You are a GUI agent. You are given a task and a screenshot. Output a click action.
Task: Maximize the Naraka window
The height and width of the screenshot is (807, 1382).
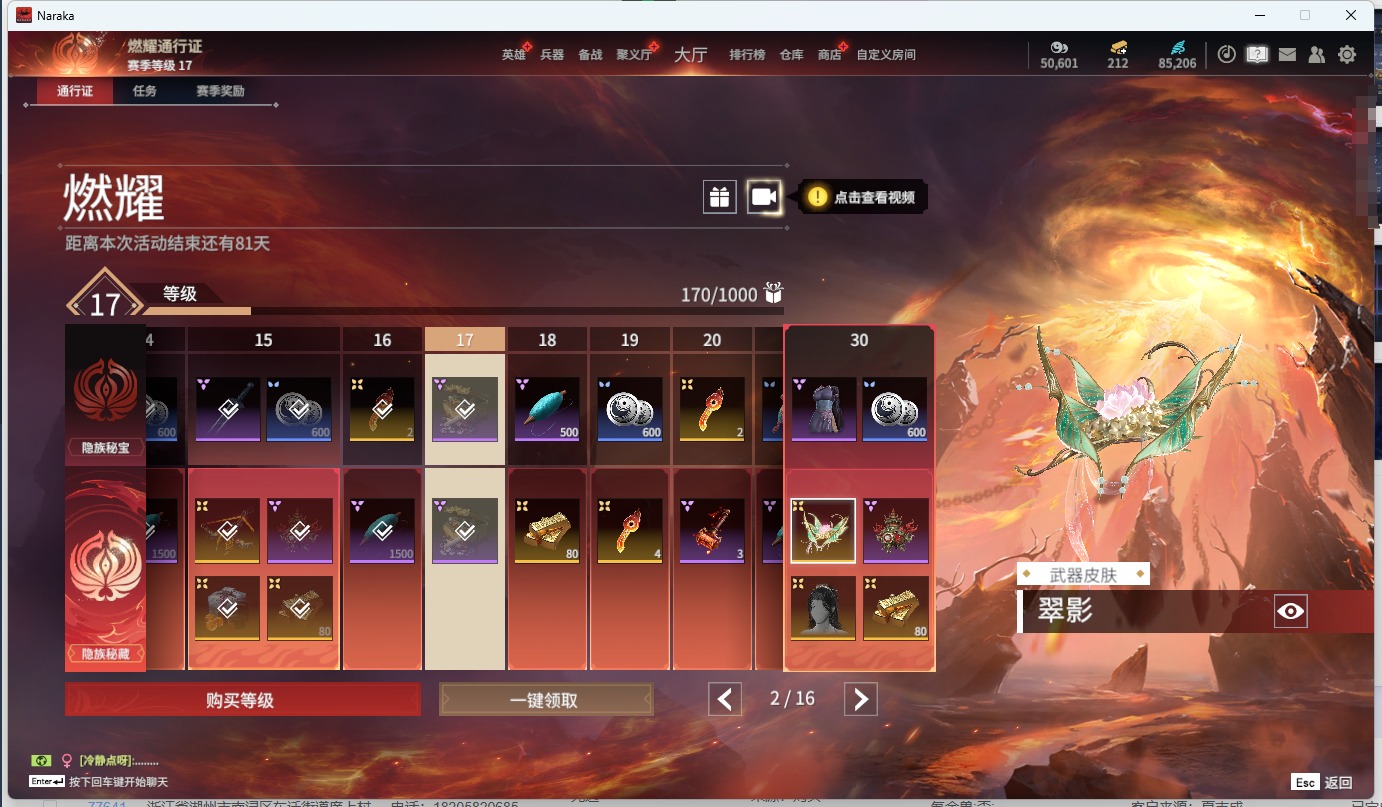click(x=1304, y=15)
